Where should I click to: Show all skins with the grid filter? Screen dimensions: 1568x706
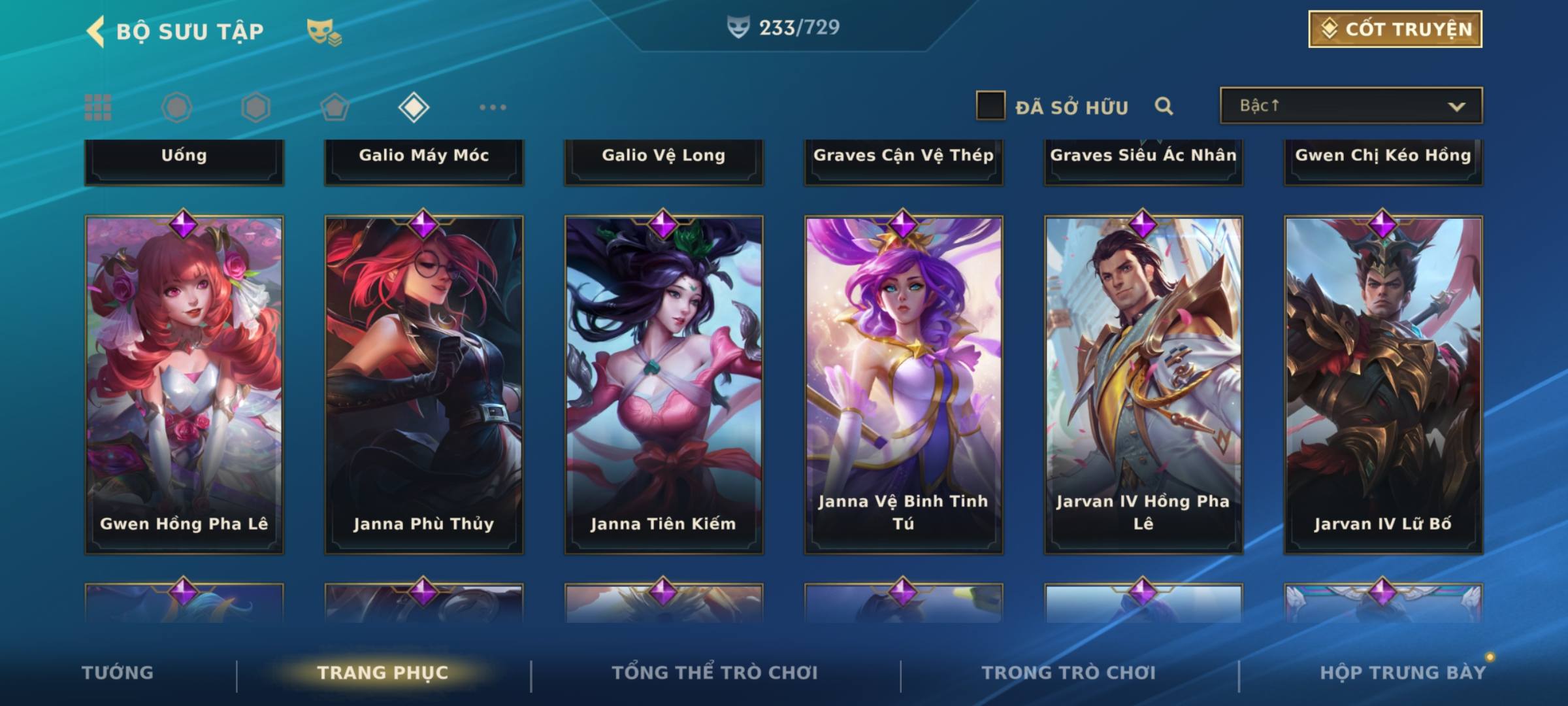pyautogui.click(x=98, y=107)
